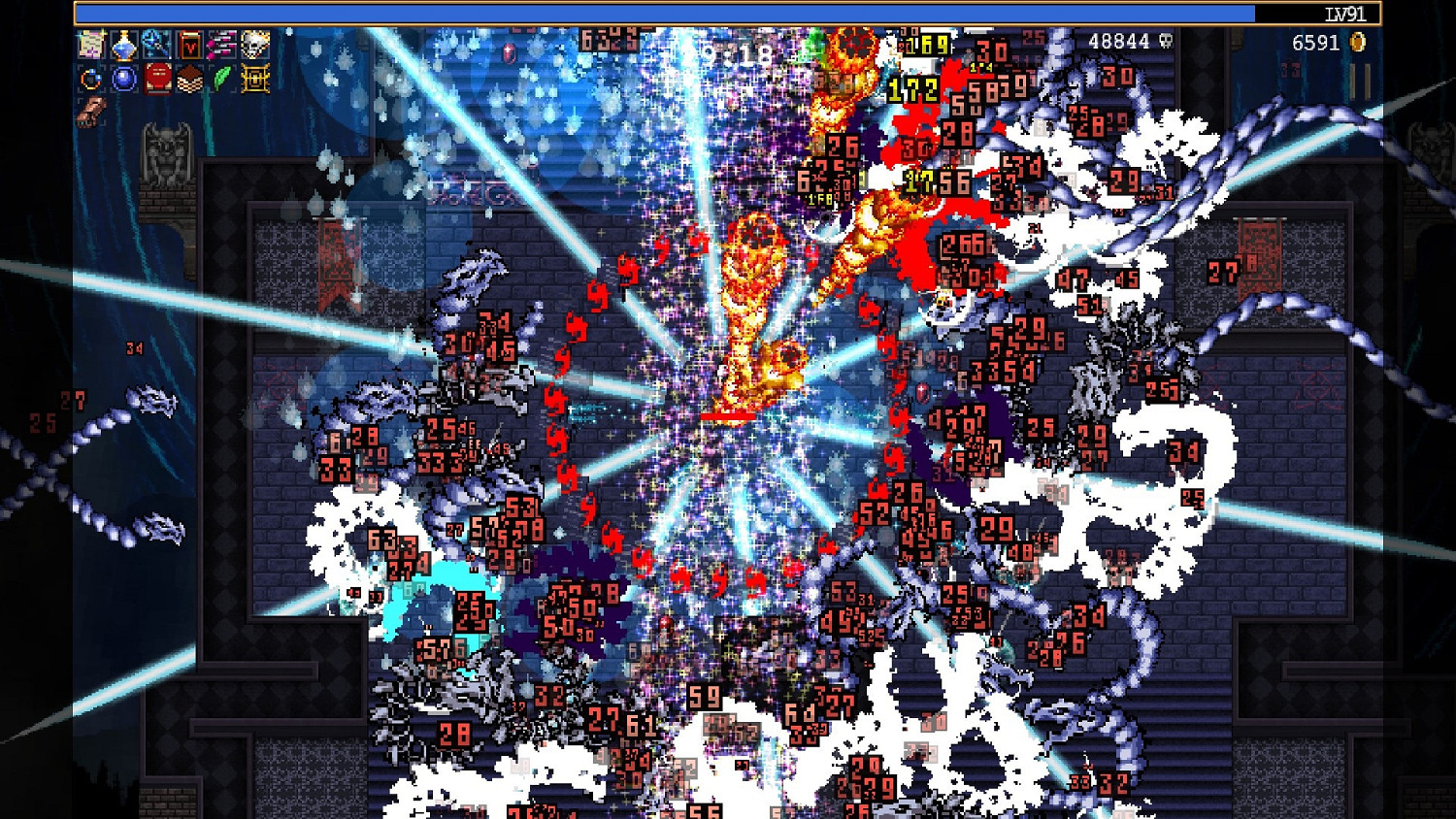This screenshot has height=819, width=1456.
Task: Select the acorn-shaped armor passive icon
Action: point(189,77)
